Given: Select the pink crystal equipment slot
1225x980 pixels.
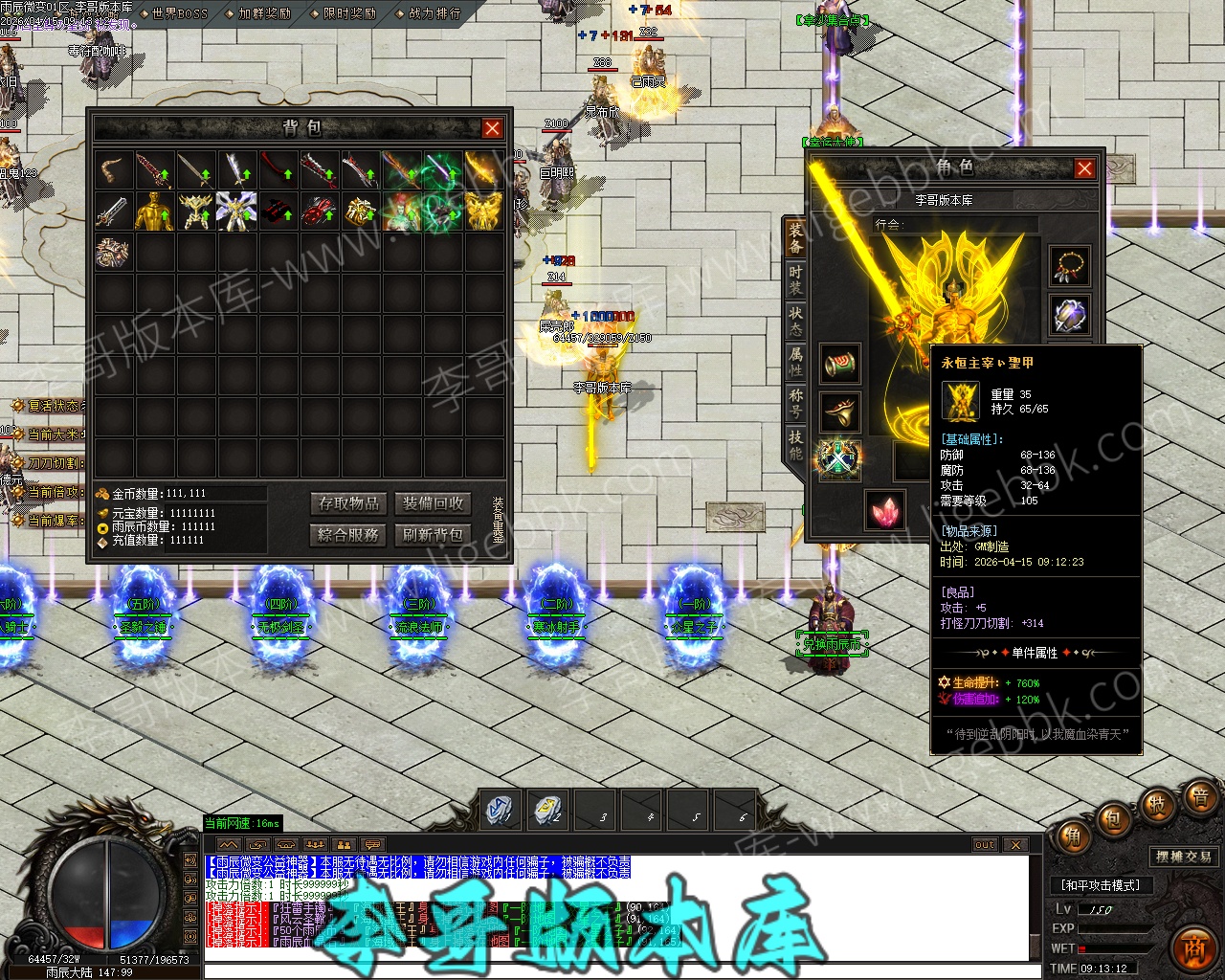Looking at the screenshot, I should tap(884, 510).
